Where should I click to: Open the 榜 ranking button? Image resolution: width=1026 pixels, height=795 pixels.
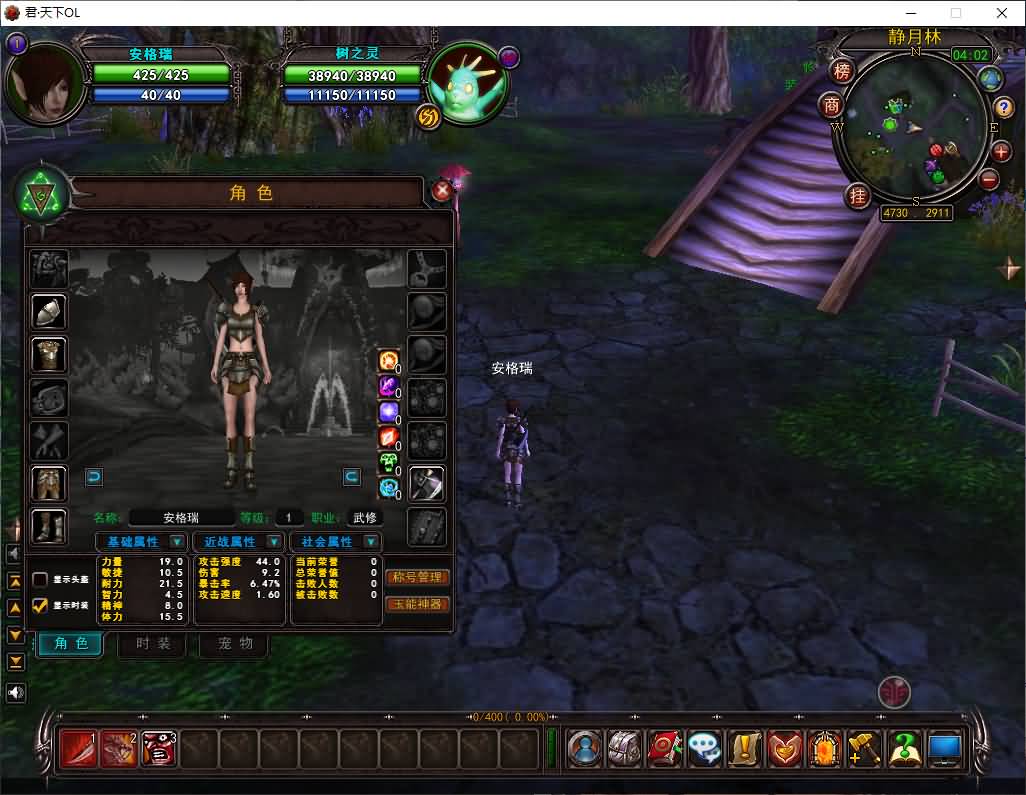(x=842, y=71)
